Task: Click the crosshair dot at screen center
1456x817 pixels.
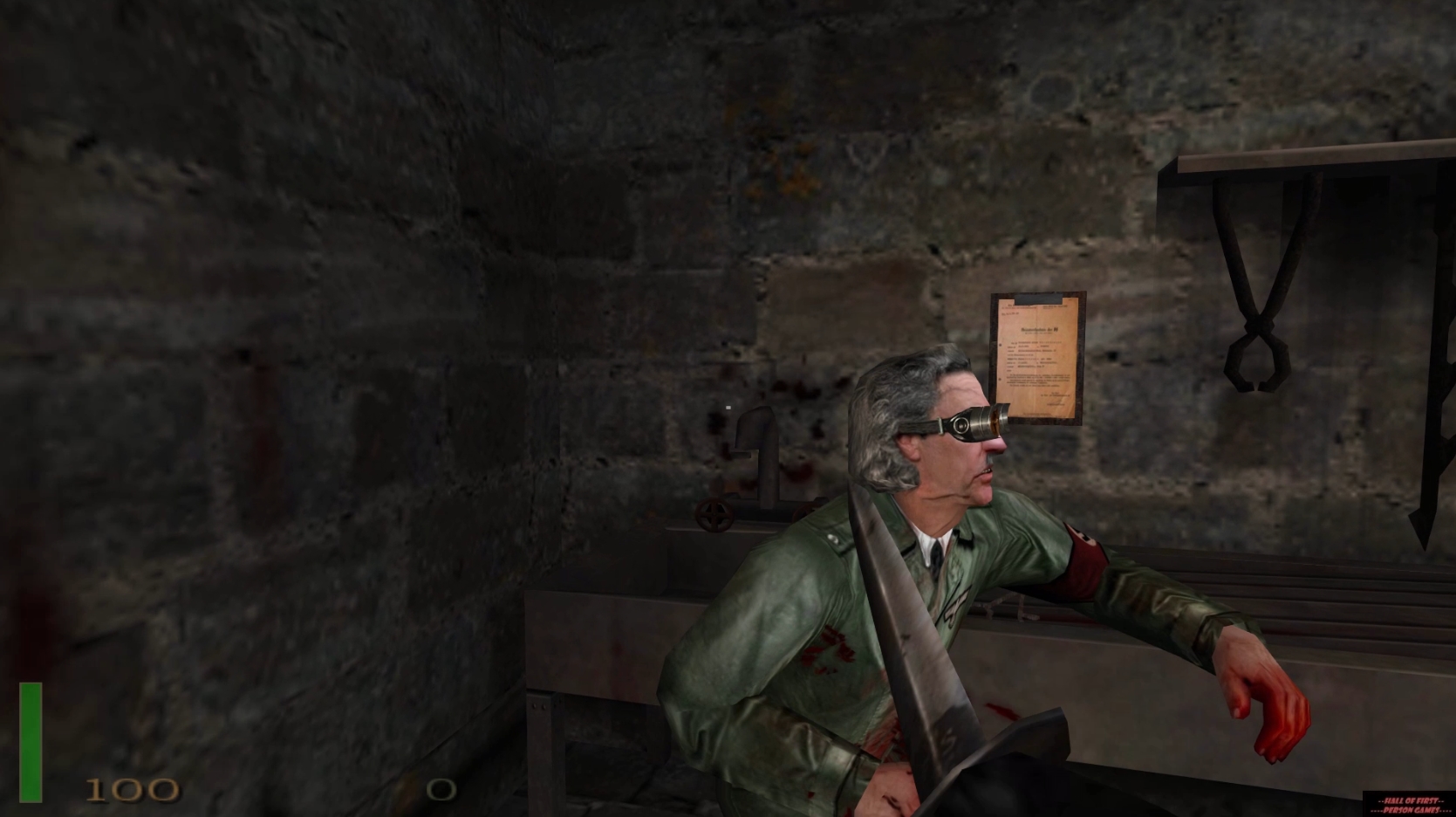Action: click(x=728, y=408)
